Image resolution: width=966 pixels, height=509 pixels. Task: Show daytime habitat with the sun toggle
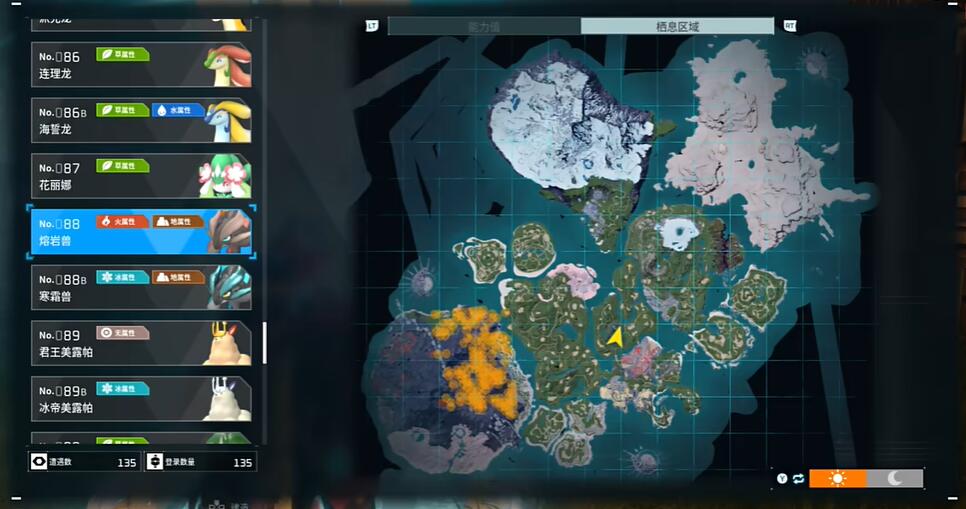tap(837, 478)
